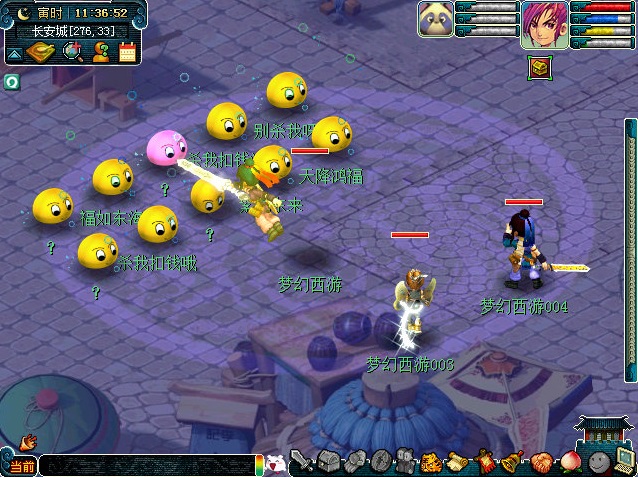Open the panda pet portrait
This screenshot has height=477, width=638.
tap(435, 19)
